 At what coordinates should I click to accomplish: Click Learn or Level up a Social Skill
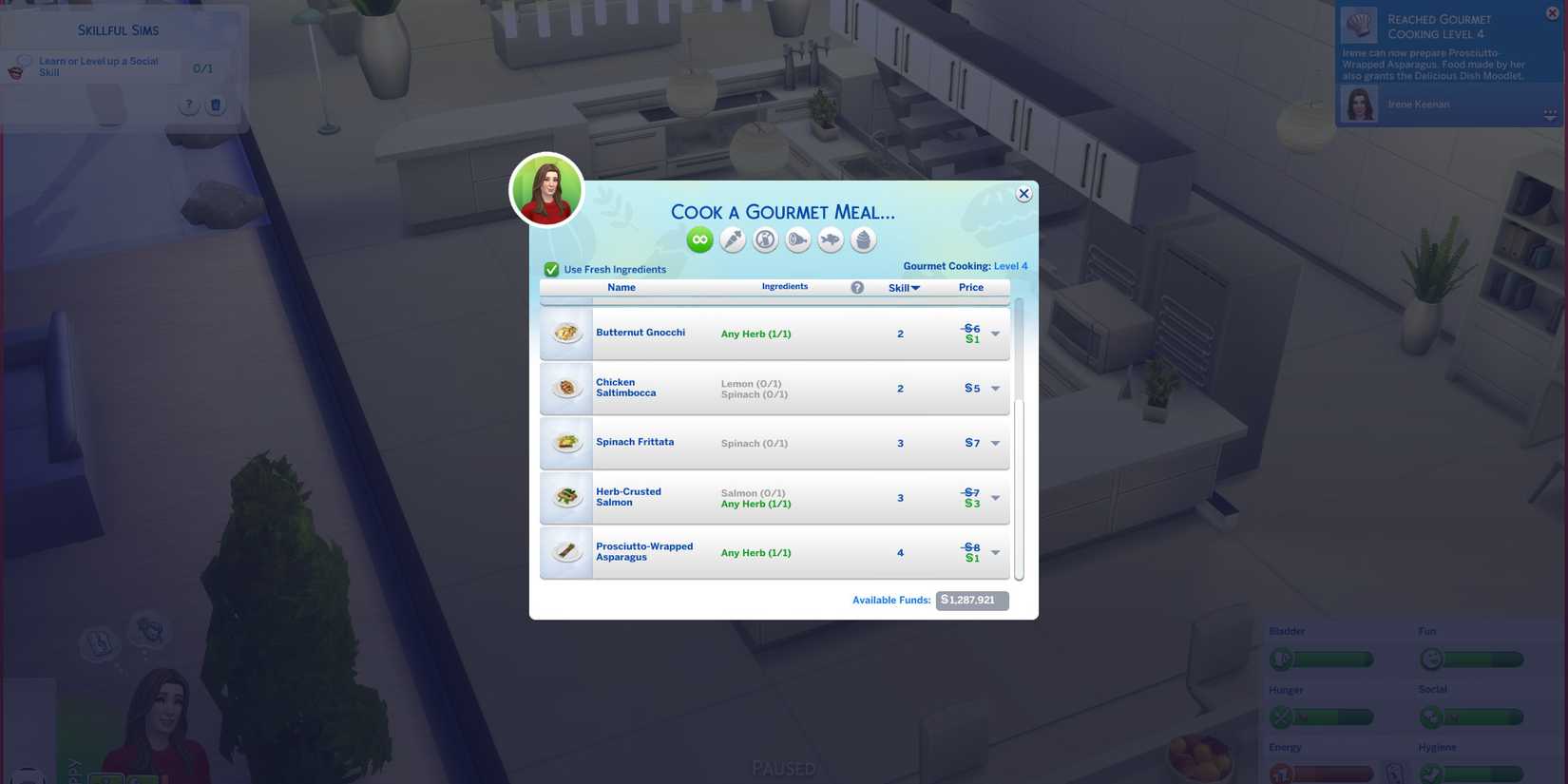(98, 67)
